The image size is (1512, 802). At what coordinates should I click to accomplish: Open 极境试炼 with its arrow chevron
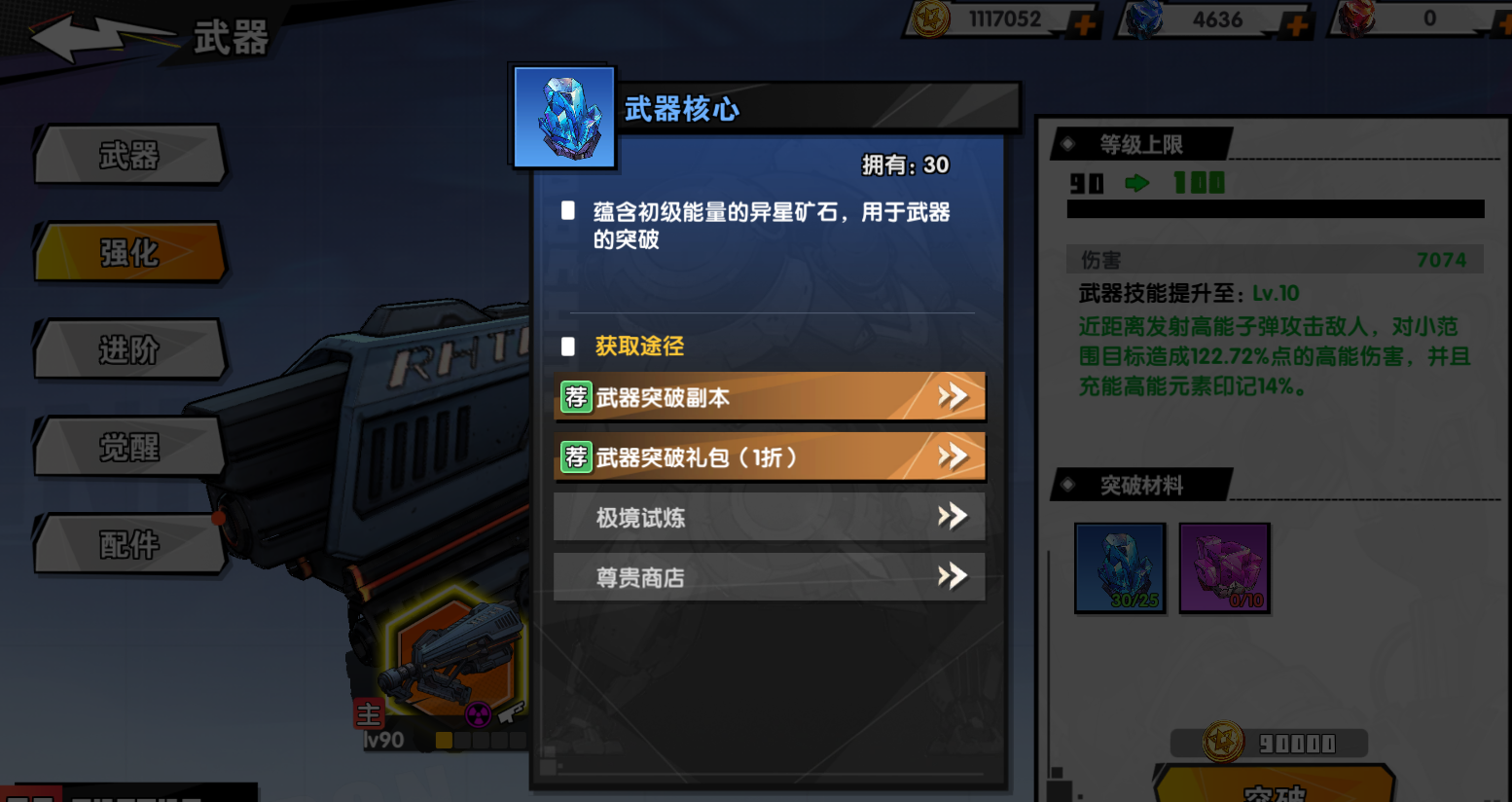(952, 517)
